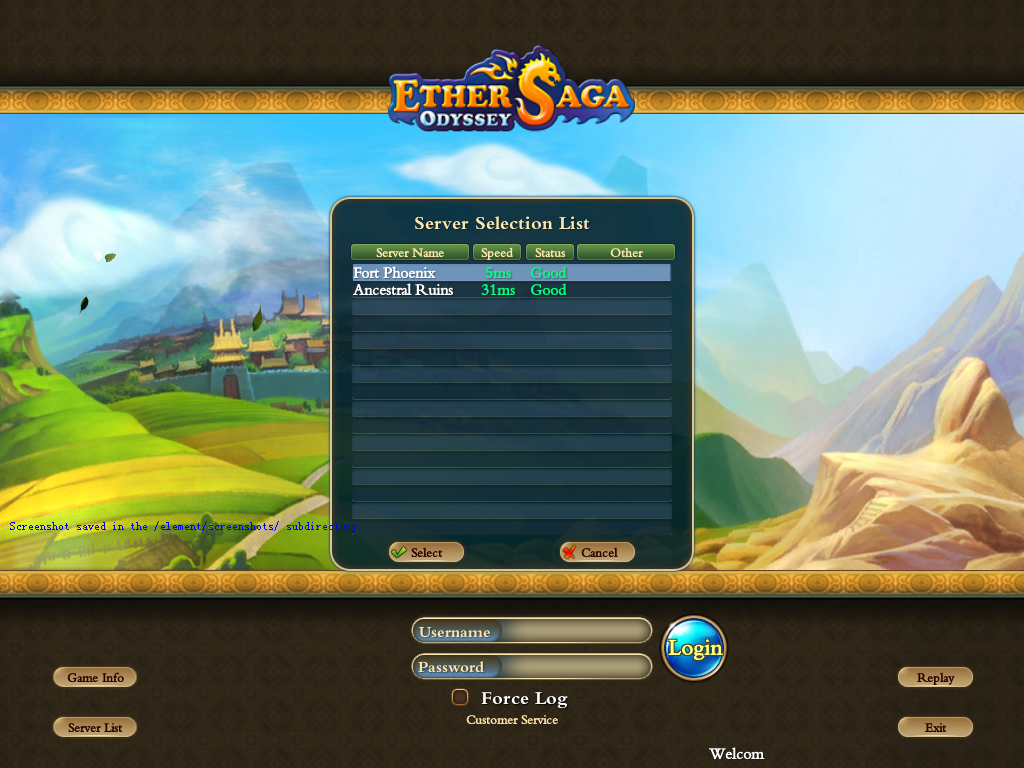Image resolution: width=1024 pixels, height=768 pixels.
Task: Cancel the server selection dialog
Action: point(597,552)
